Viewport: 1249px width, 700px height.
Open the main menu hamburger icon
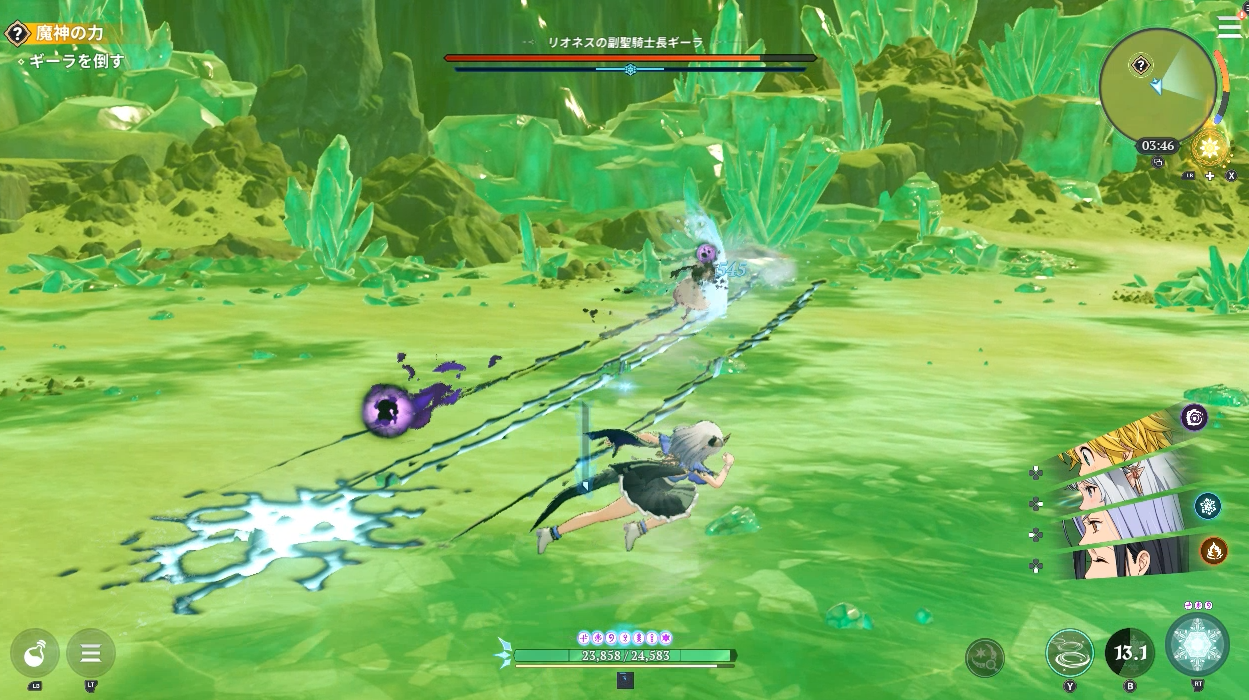coord(1229,27)
